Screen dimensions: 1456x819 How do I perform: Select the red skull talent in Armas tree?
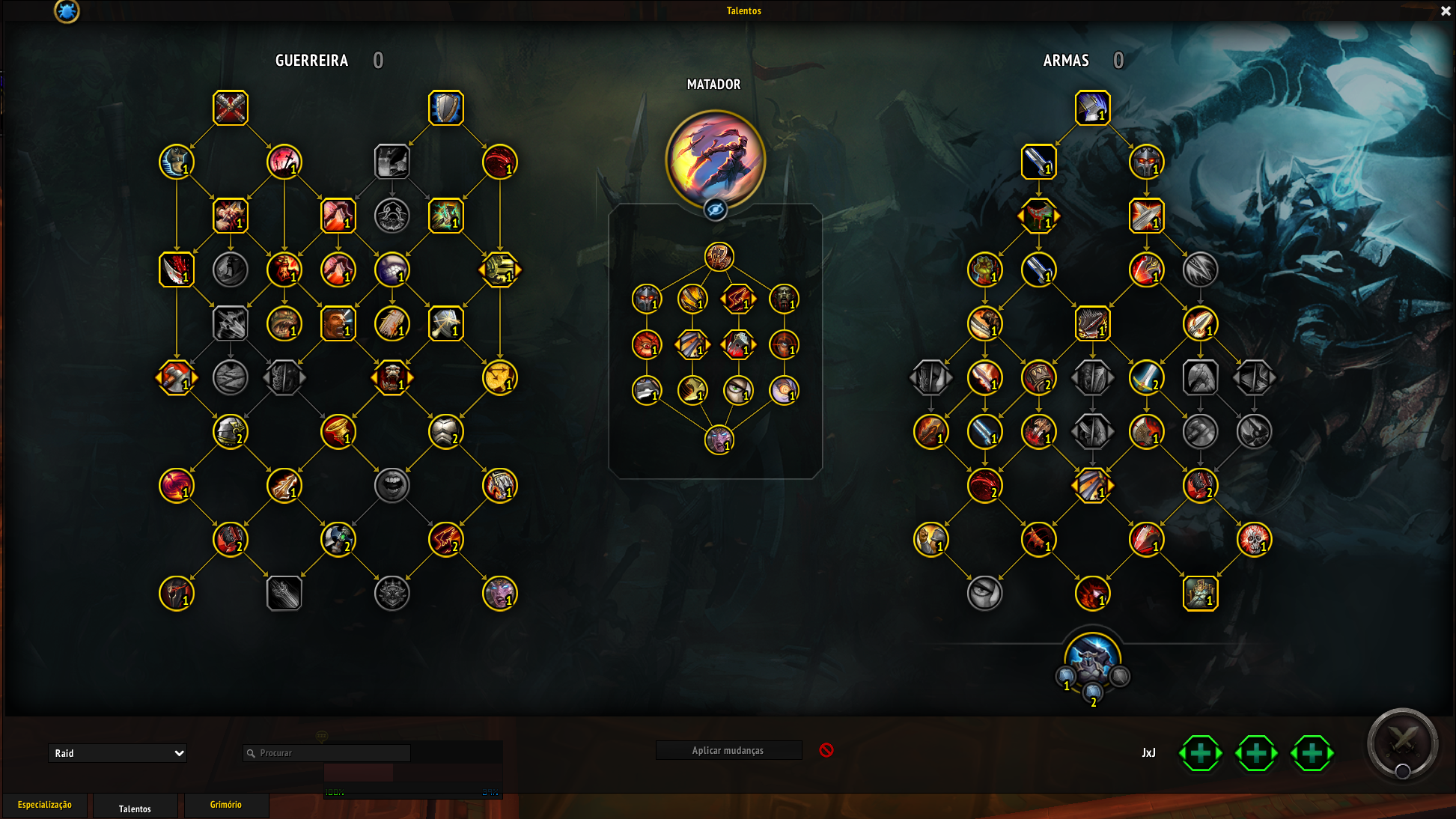[x=1254, y=539]
